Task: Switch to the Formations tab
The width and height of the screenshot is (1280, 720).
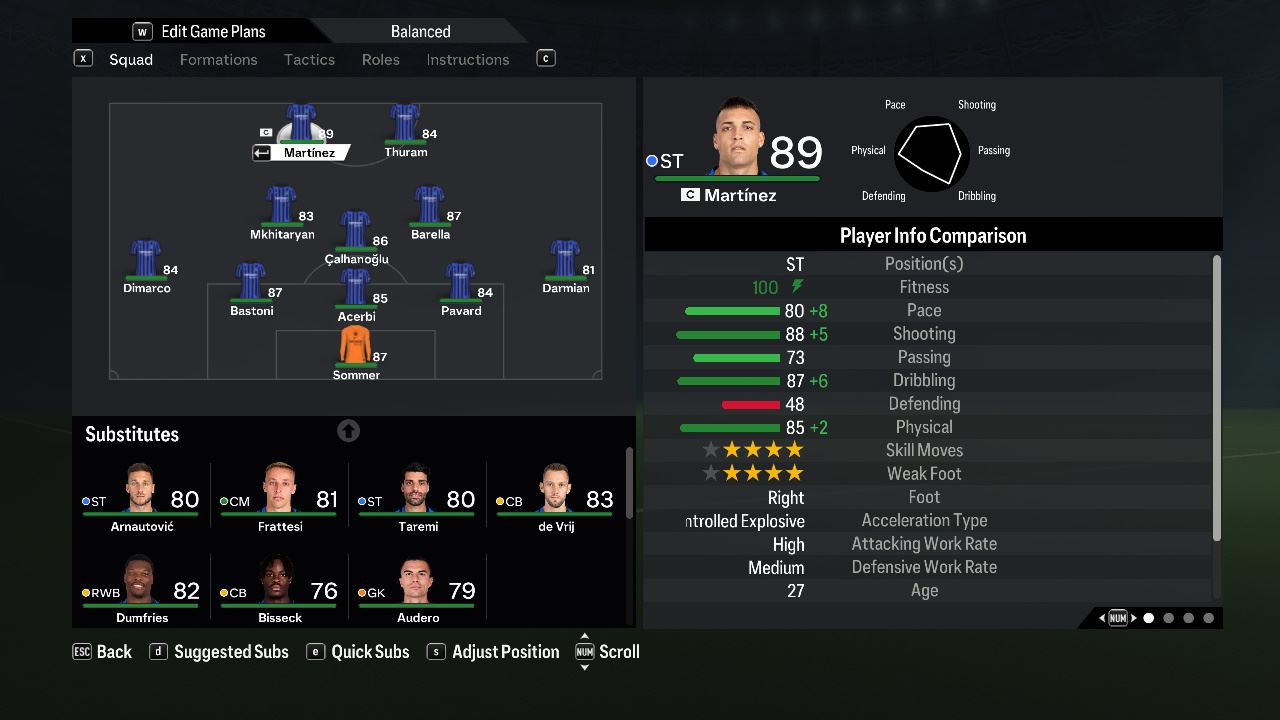Action: (218, 60)
